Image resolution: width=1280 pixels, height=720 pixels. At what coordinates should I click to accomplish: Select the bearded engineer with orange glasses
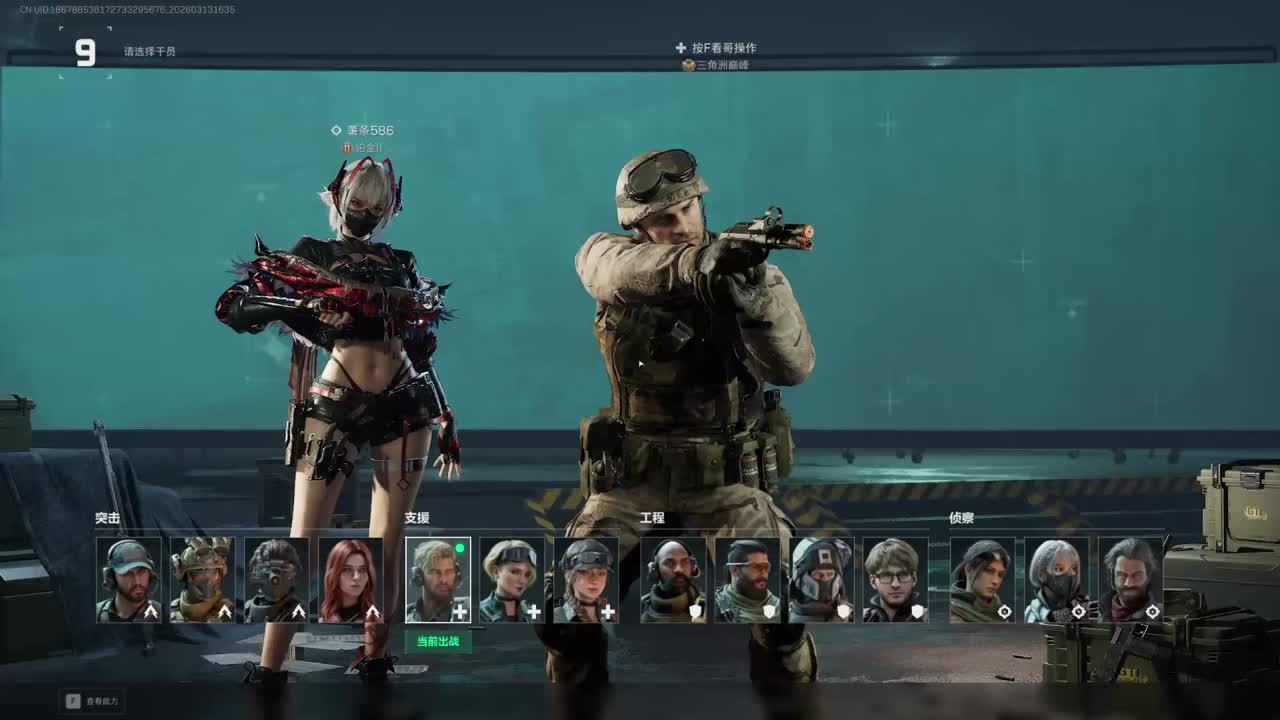[747, 580]
